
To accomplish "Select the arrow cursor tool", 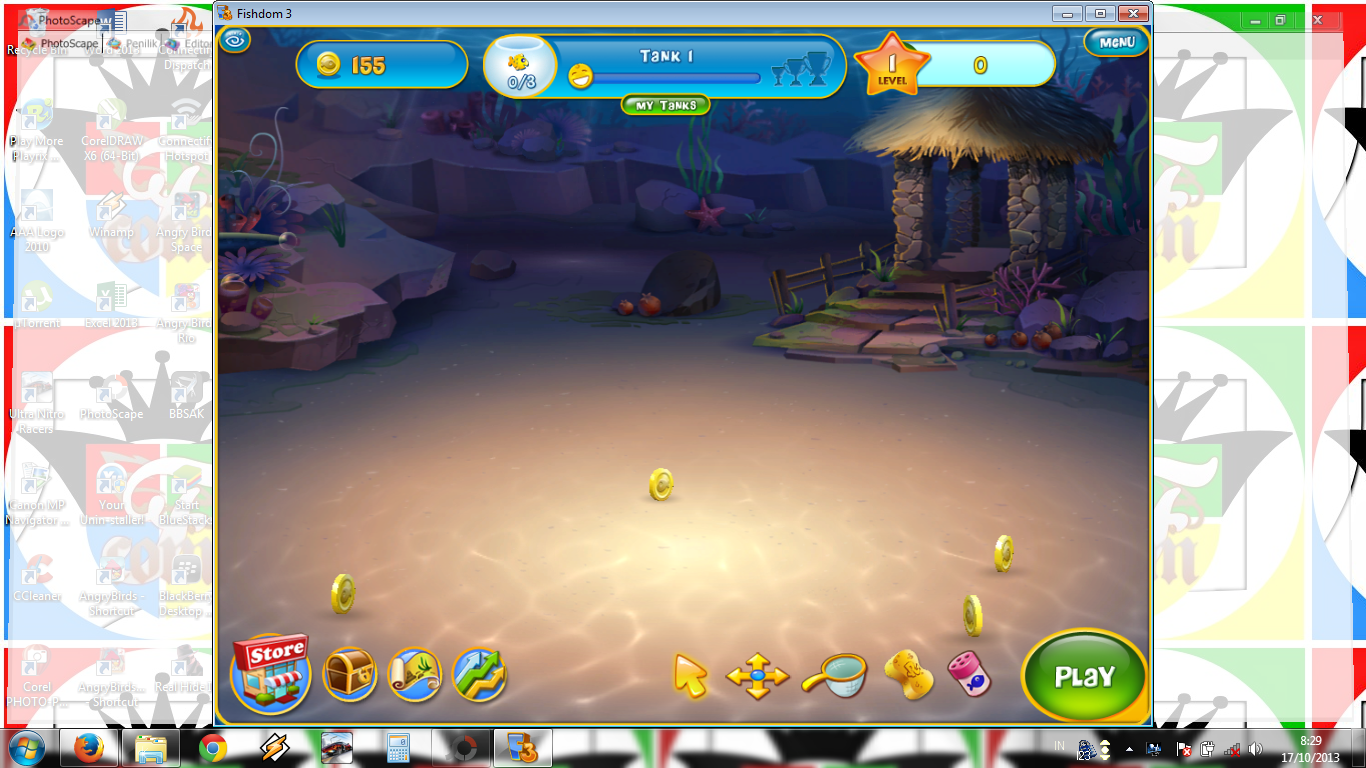I will tap(690, 676).
